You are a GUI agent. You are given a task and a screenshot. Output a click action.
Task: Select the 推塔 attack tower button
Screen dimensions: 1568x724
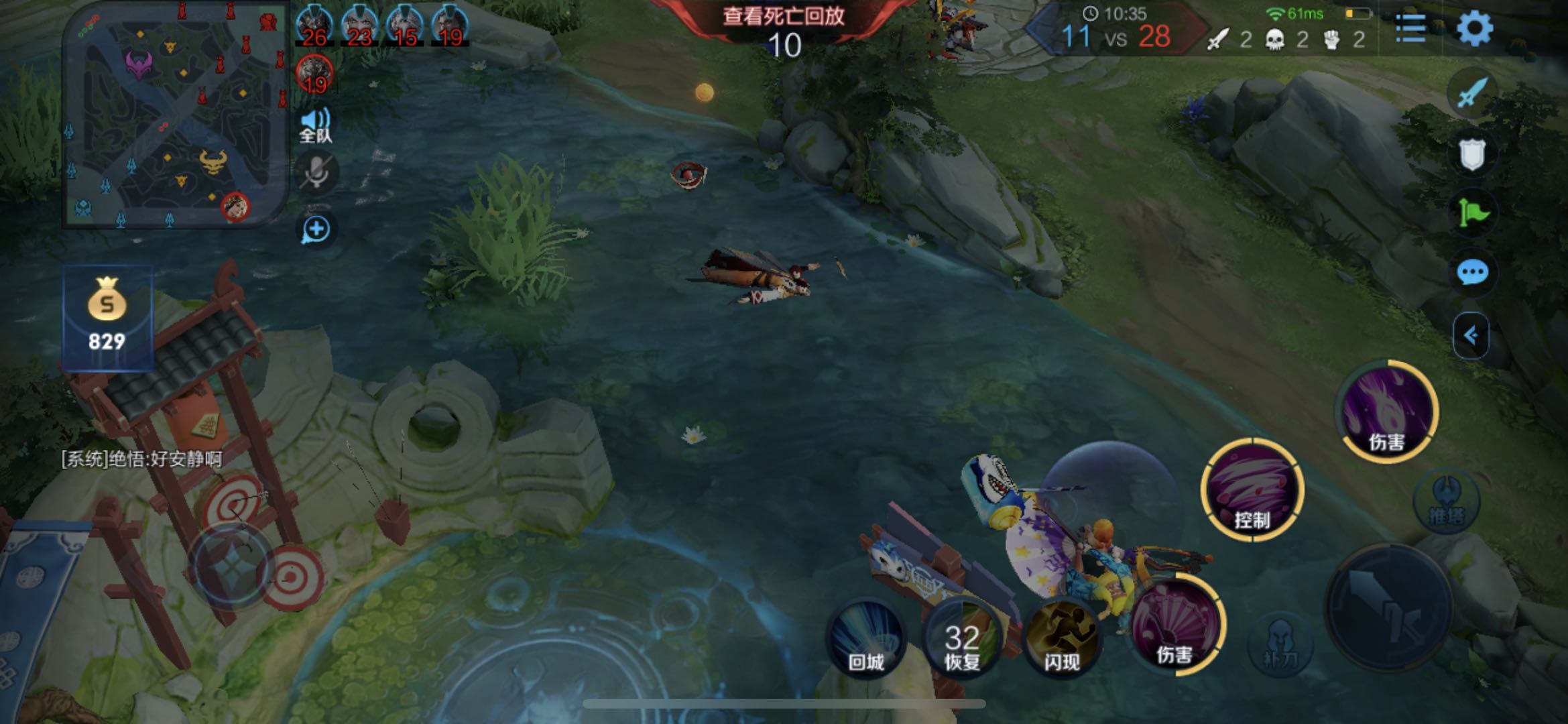click(1446, 501)
